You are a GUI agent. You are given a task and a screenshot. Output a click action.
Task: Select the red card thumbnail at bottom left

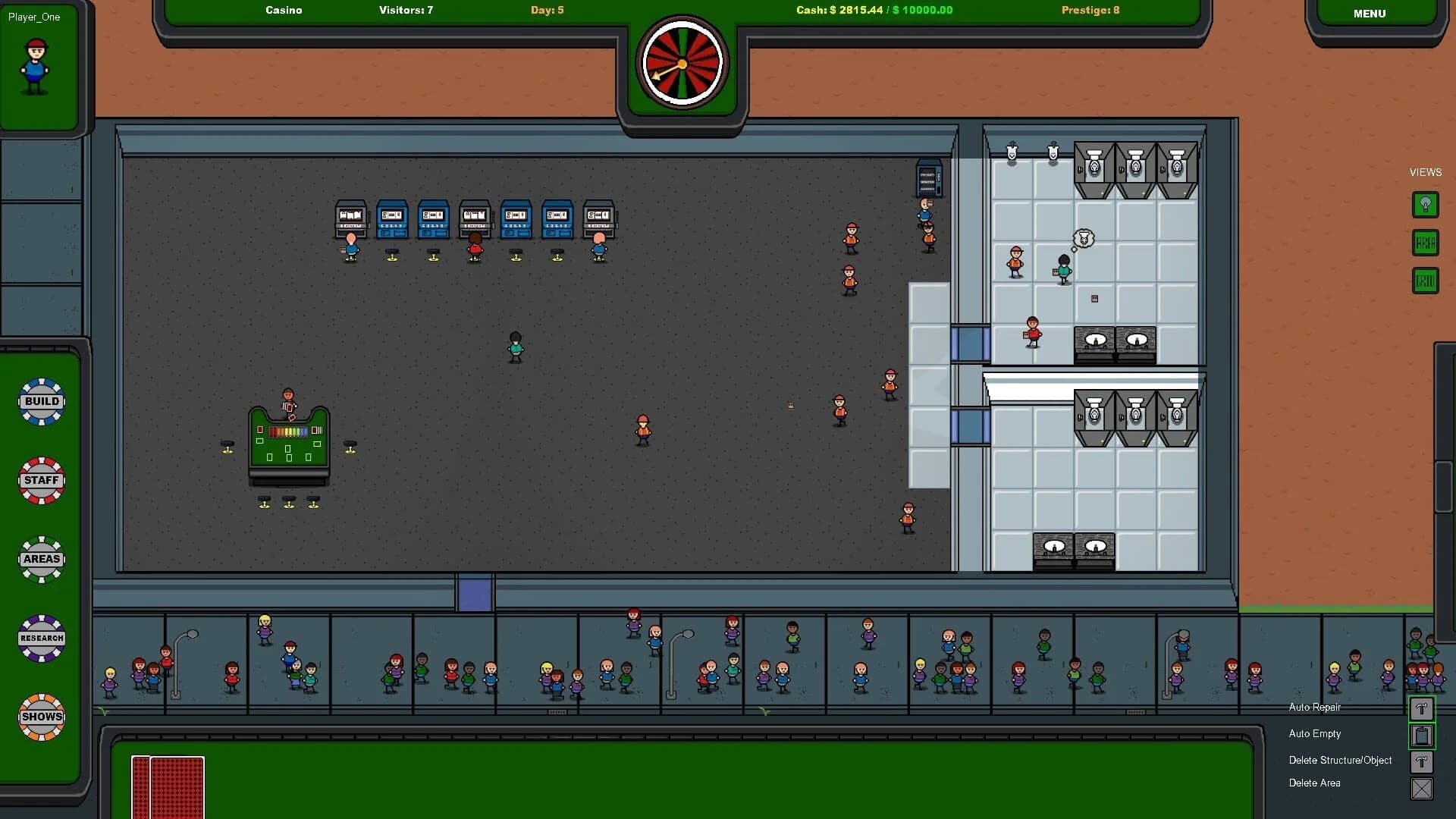(x=167, y=786)
